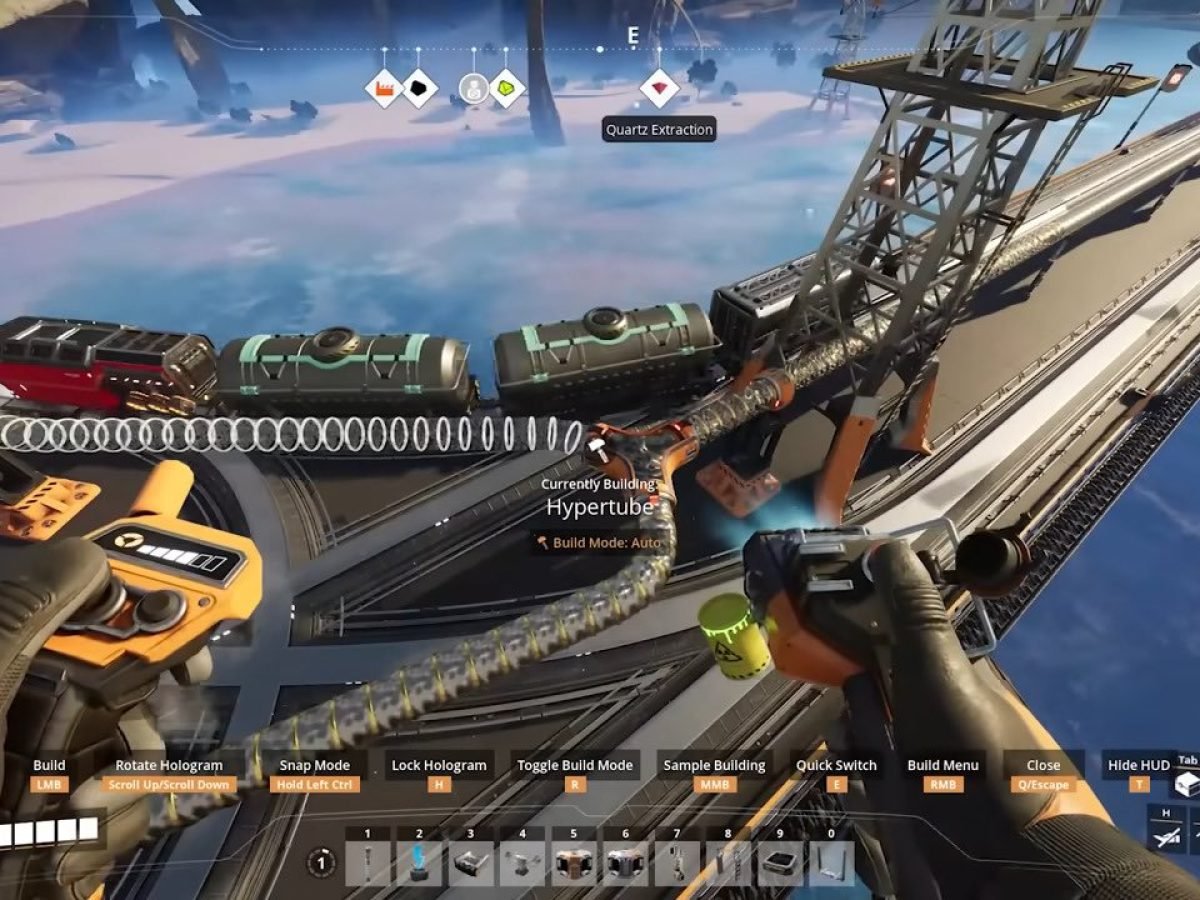The width and height of the screenshot is (1200, 900).
Task: Select the red Quartz Extraction compass marker
Action: (x=659, y=89)
